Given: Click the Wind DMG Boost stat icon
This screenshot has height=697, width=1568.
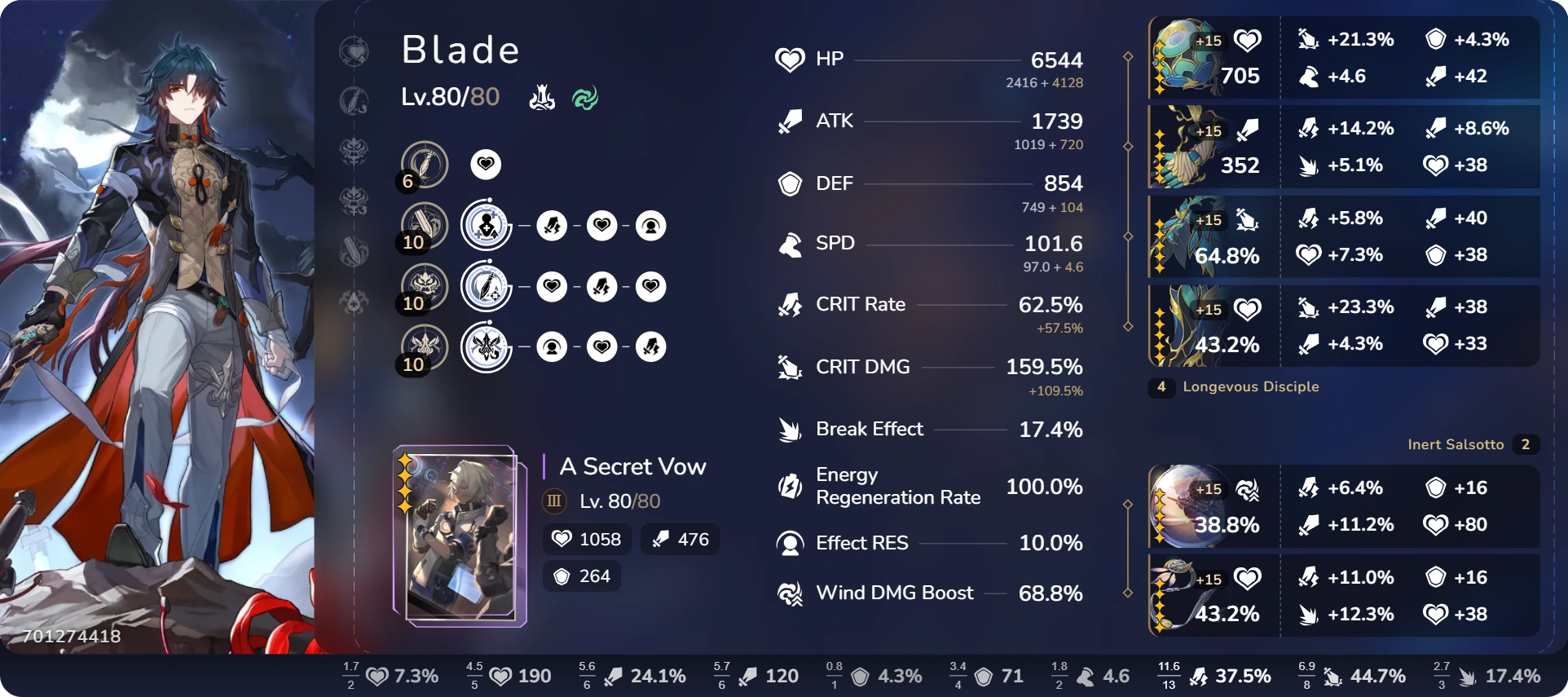Looking at the screenshot, I should pos(788,593).
